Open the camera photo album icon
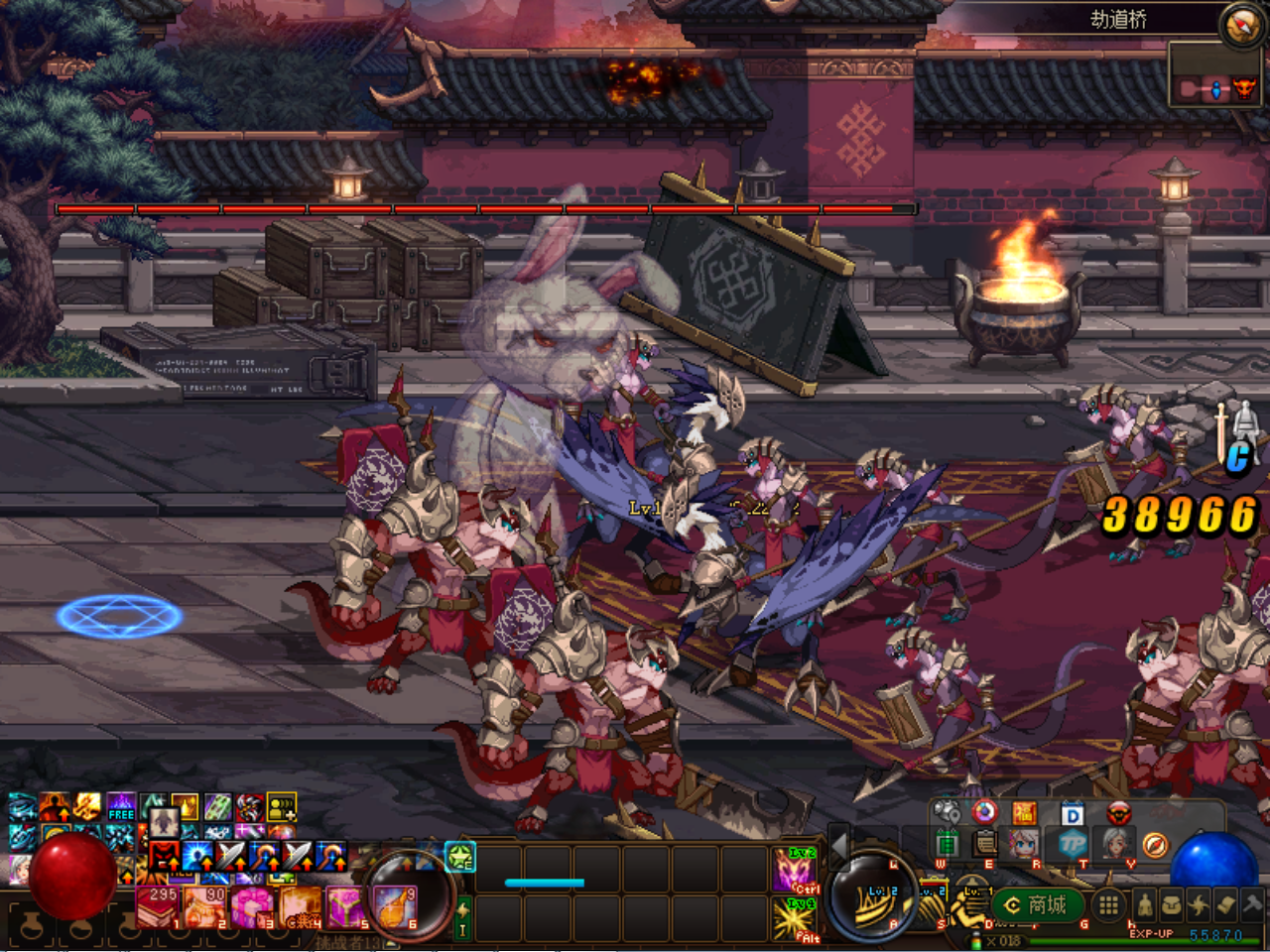The width and height of the screenshot is (1270, 952). click(948, 813)
